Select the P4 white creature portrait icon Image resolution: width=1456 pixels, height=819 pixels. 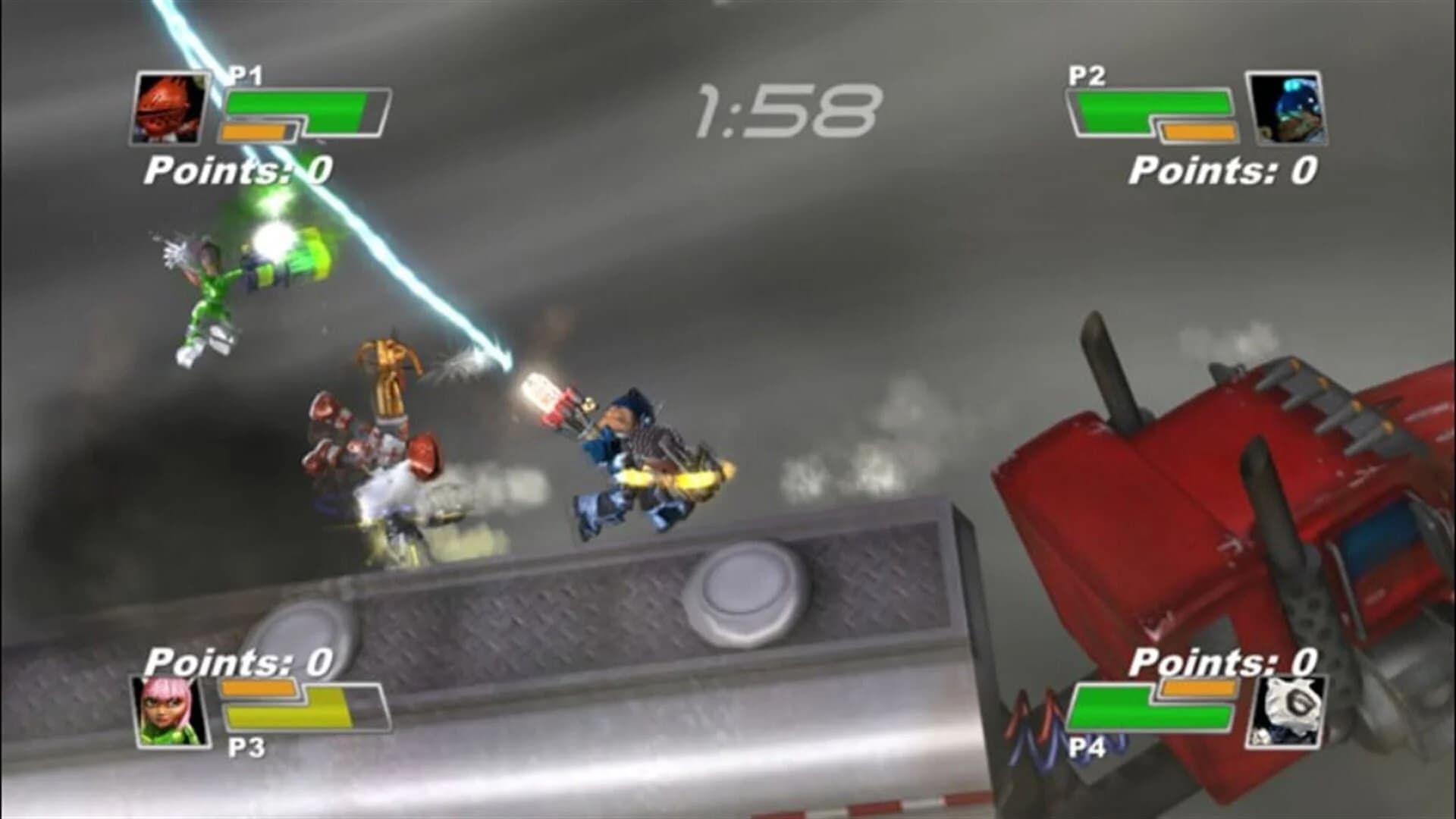(x=1288, y=713)
